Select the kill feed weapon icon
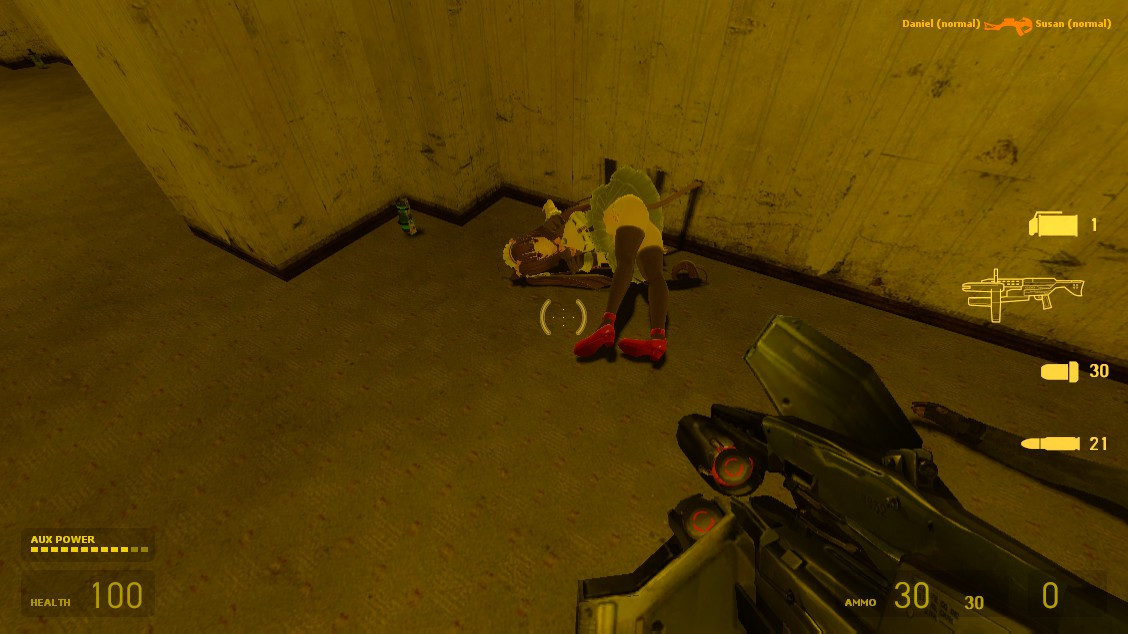The width and height of the screenshot is (1128, 634). (x=1007, y=25)
